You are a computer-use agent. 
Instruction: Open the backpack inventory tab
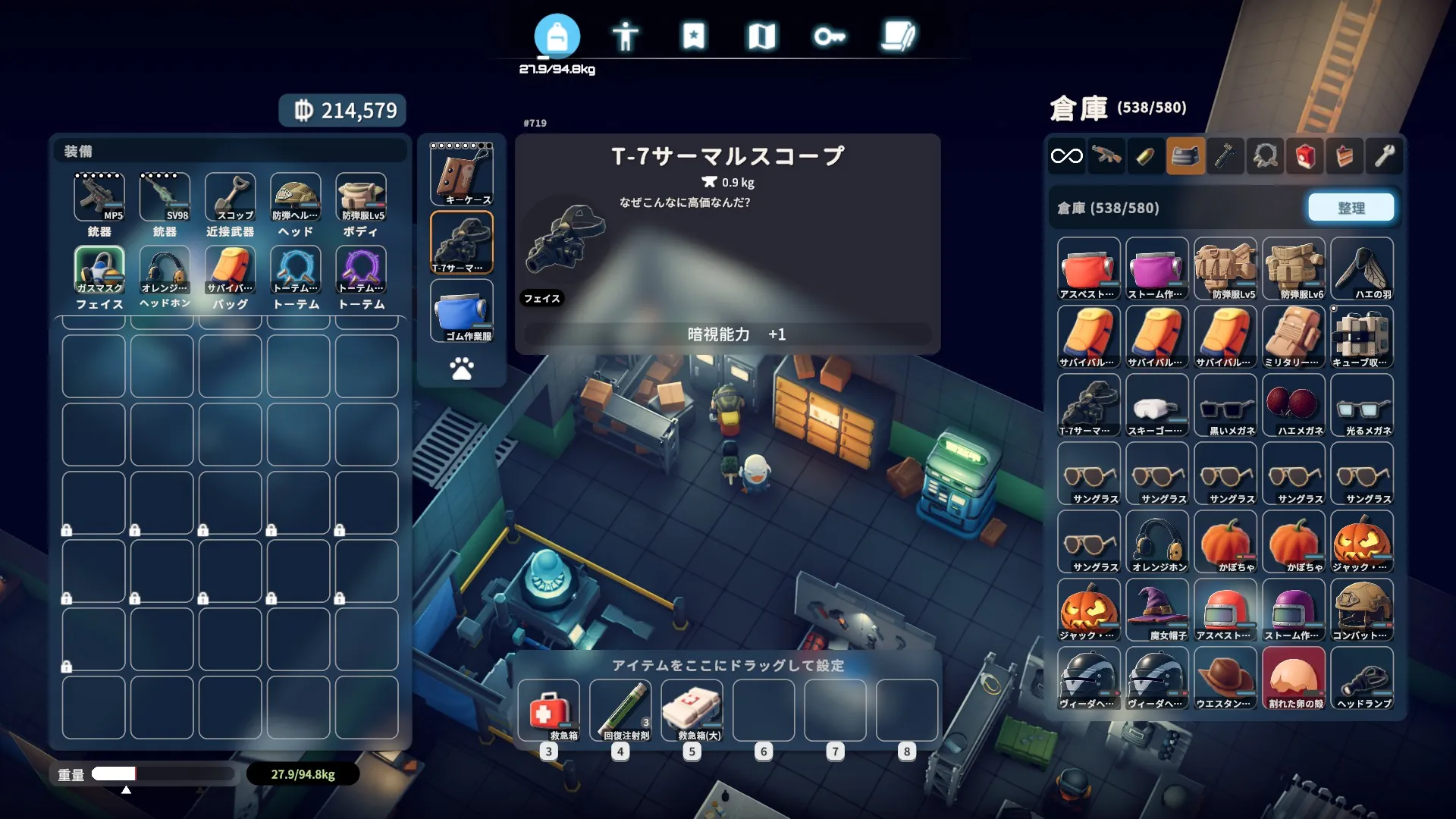click(x=557, y=36)
